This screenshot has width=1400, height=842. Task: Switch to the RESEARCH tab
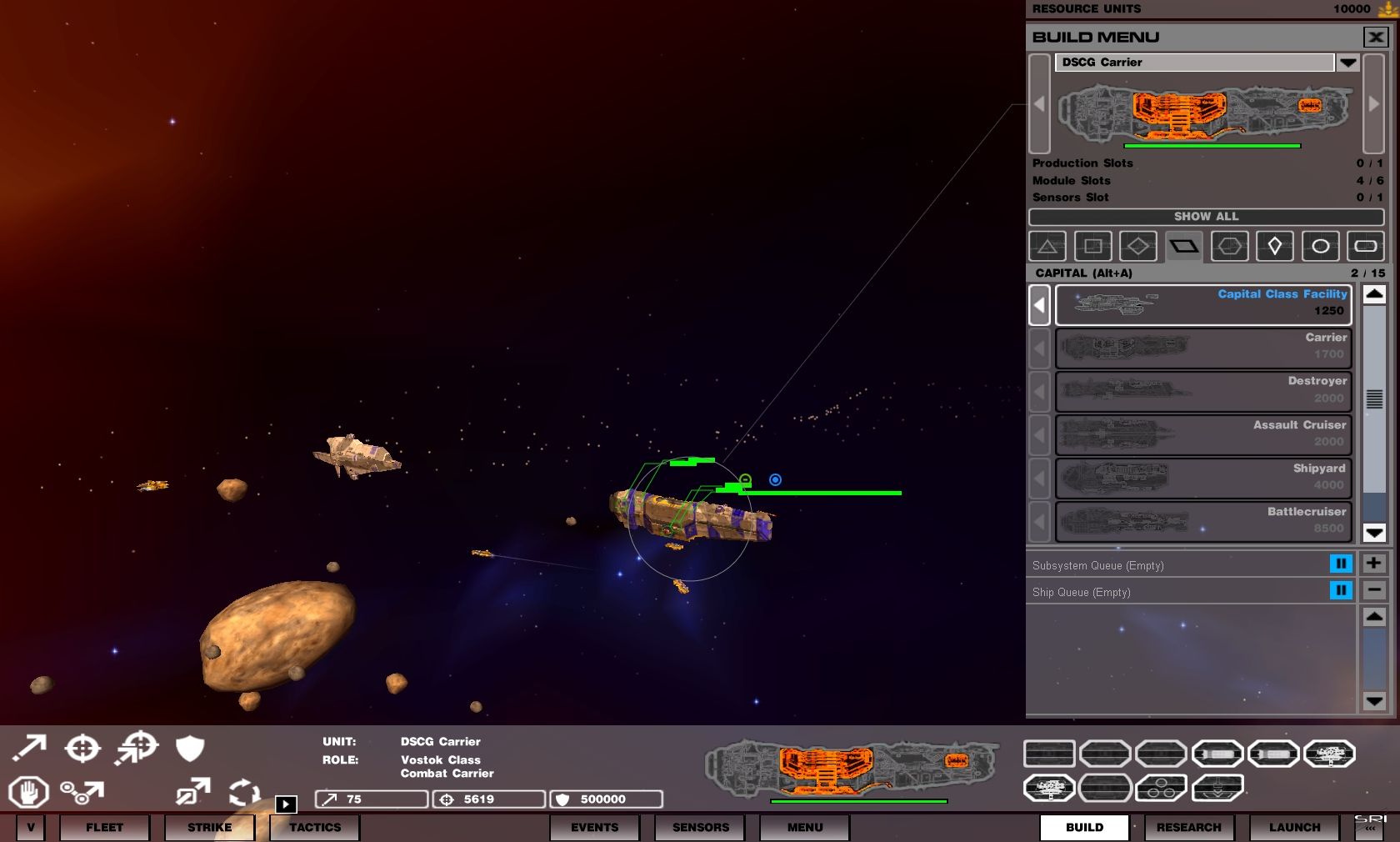pos(1188,827)
